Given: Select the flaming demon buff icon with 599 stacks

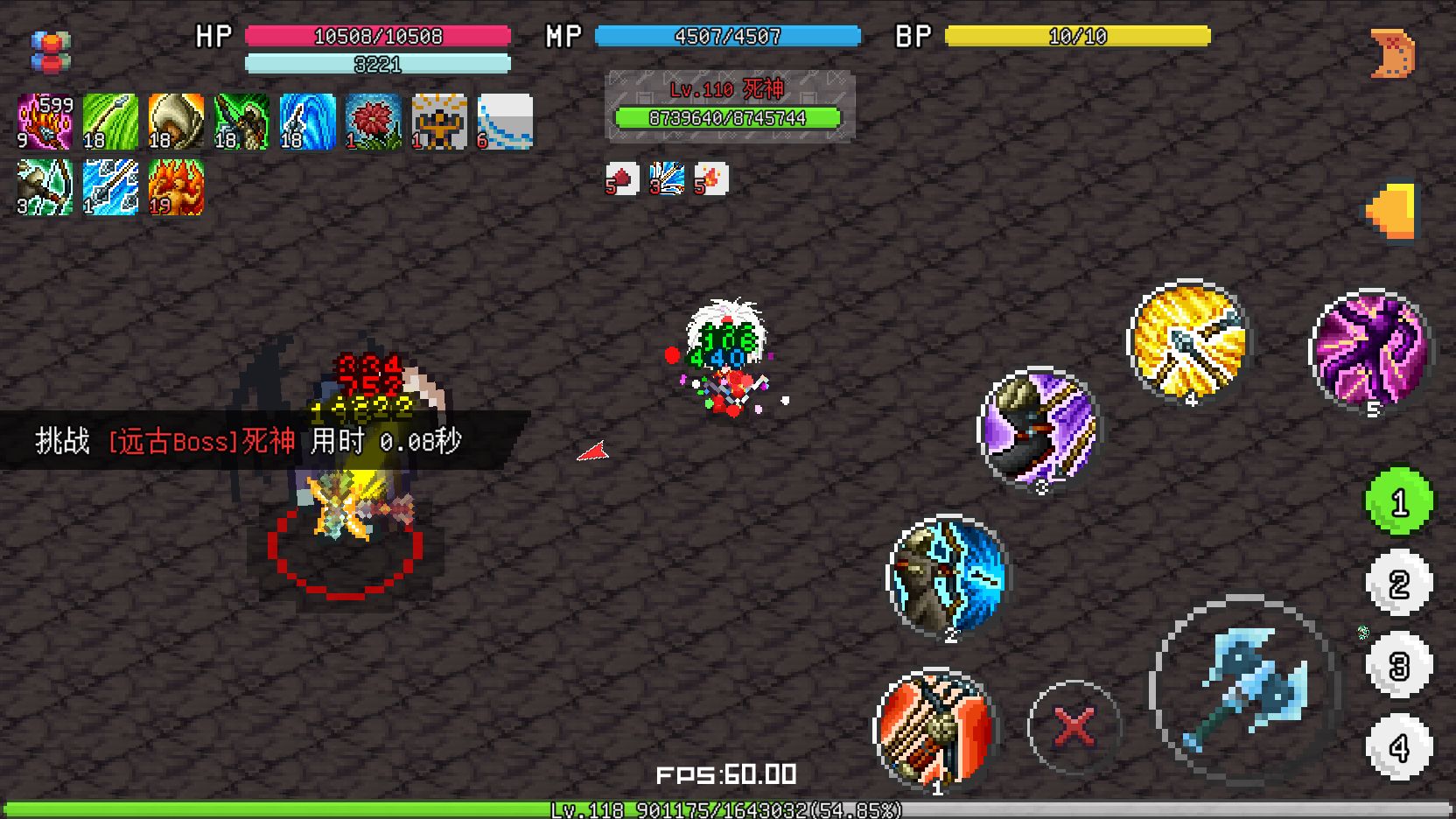Looking at the screenshot, I should click(x=45, y=122).
